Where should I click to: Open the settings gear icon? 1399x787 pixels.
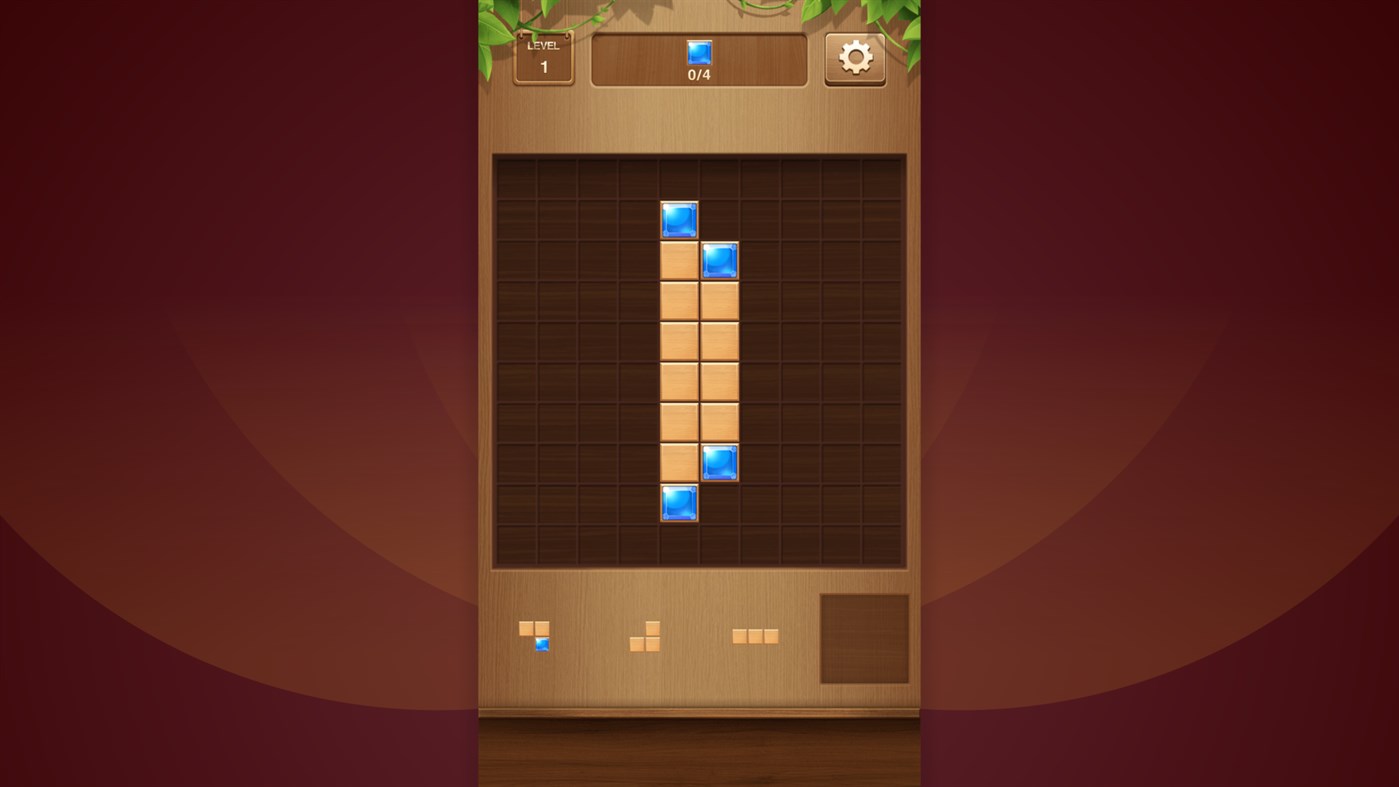pyautogui.click(x=854, y=59)
